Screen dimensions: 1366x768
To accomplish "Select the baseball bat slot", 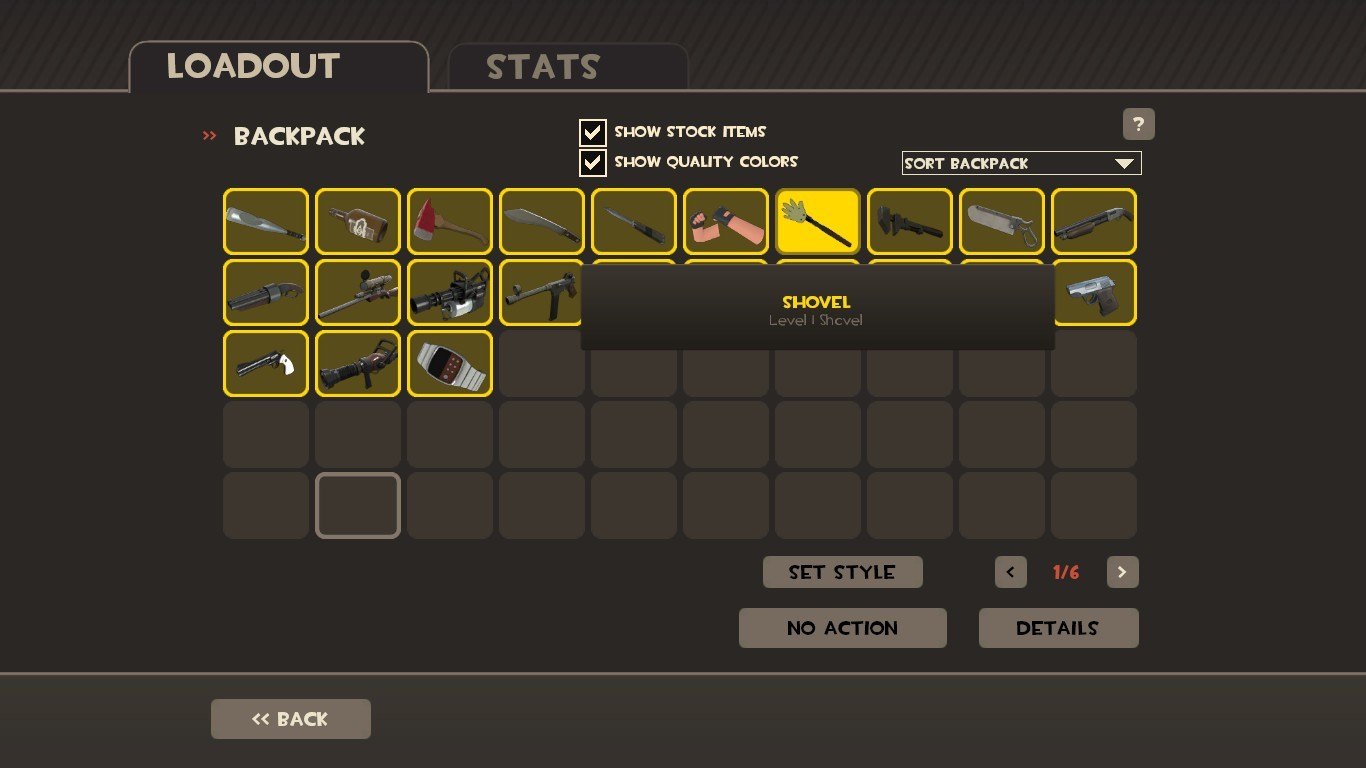I will 266,222.
